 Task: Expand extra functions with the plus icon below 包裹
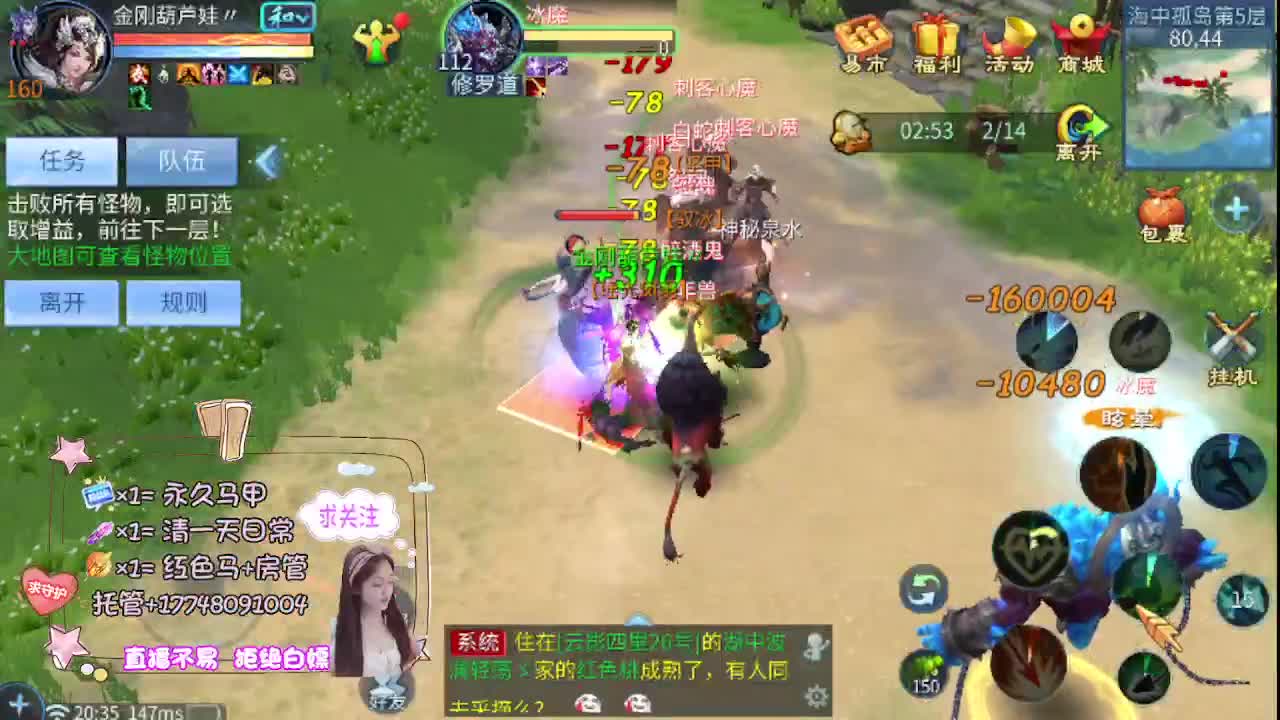tap(1236, 206)
